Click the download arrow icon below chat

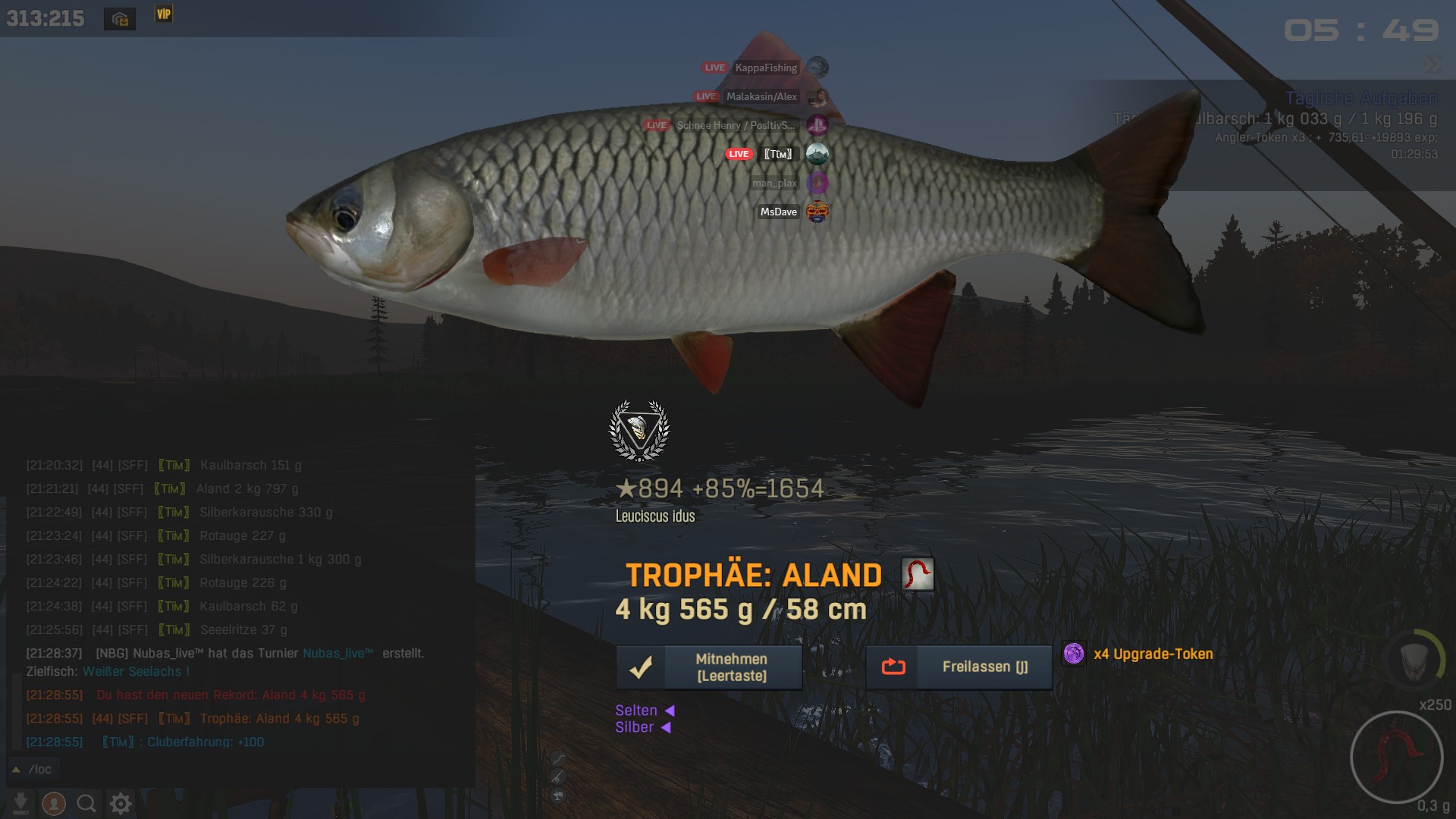point(21,803)
